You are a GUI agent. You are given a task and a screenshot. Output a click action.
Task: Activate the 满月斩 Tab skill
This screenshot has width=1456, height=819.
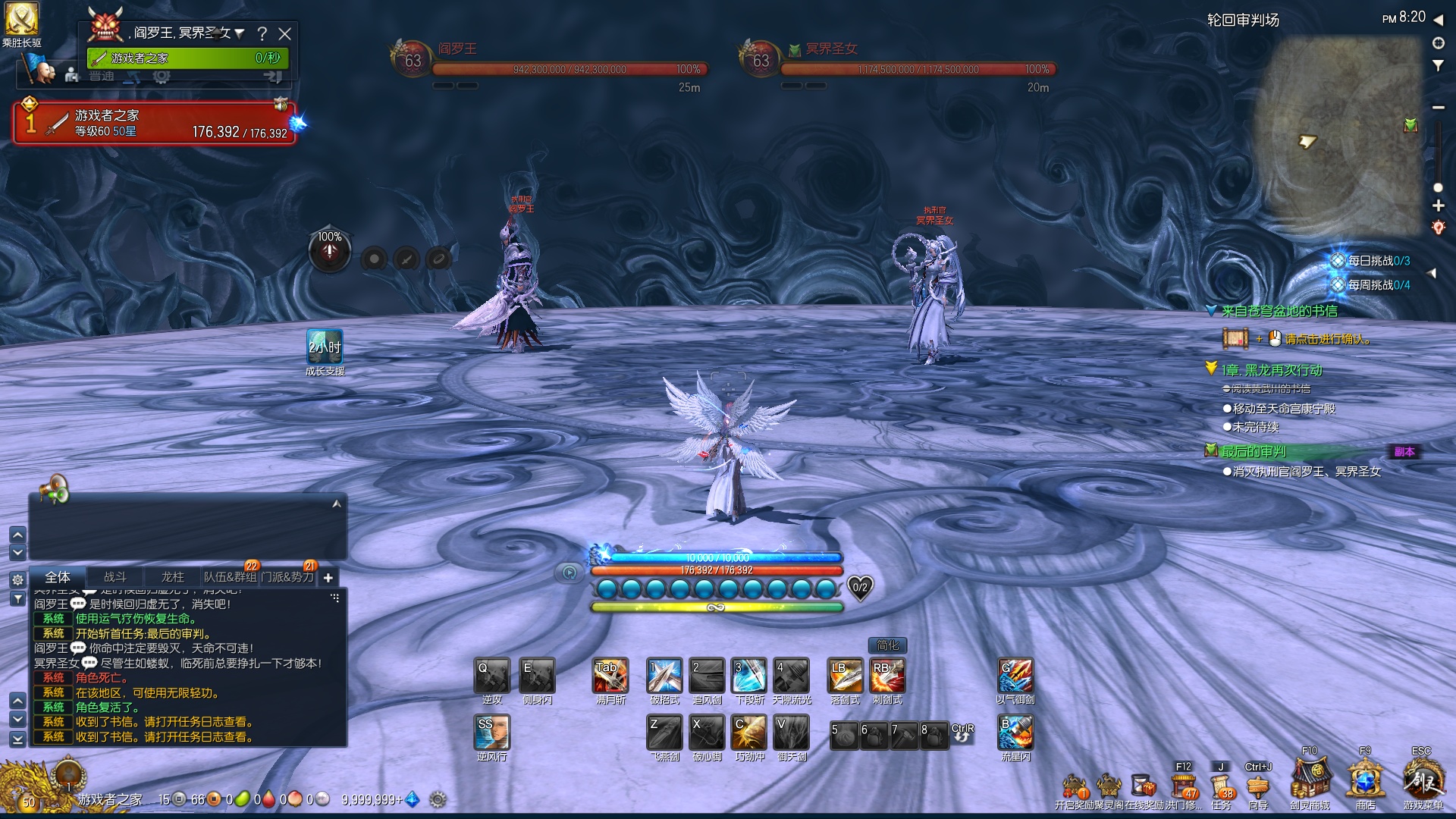coord(610,676)
